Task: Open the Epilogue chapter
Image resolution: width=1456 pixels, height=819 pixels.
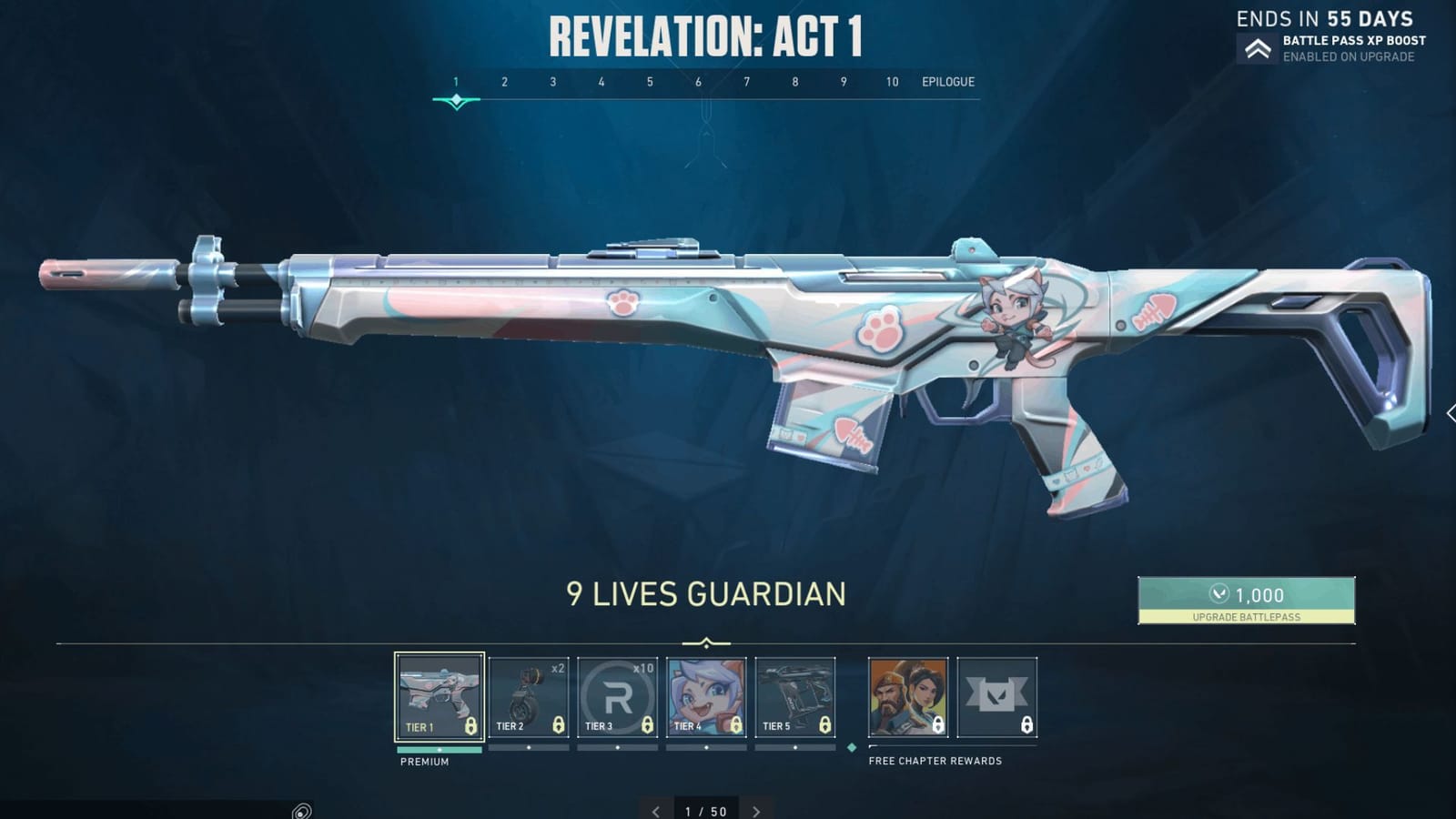Action: (x=945, y=81)
